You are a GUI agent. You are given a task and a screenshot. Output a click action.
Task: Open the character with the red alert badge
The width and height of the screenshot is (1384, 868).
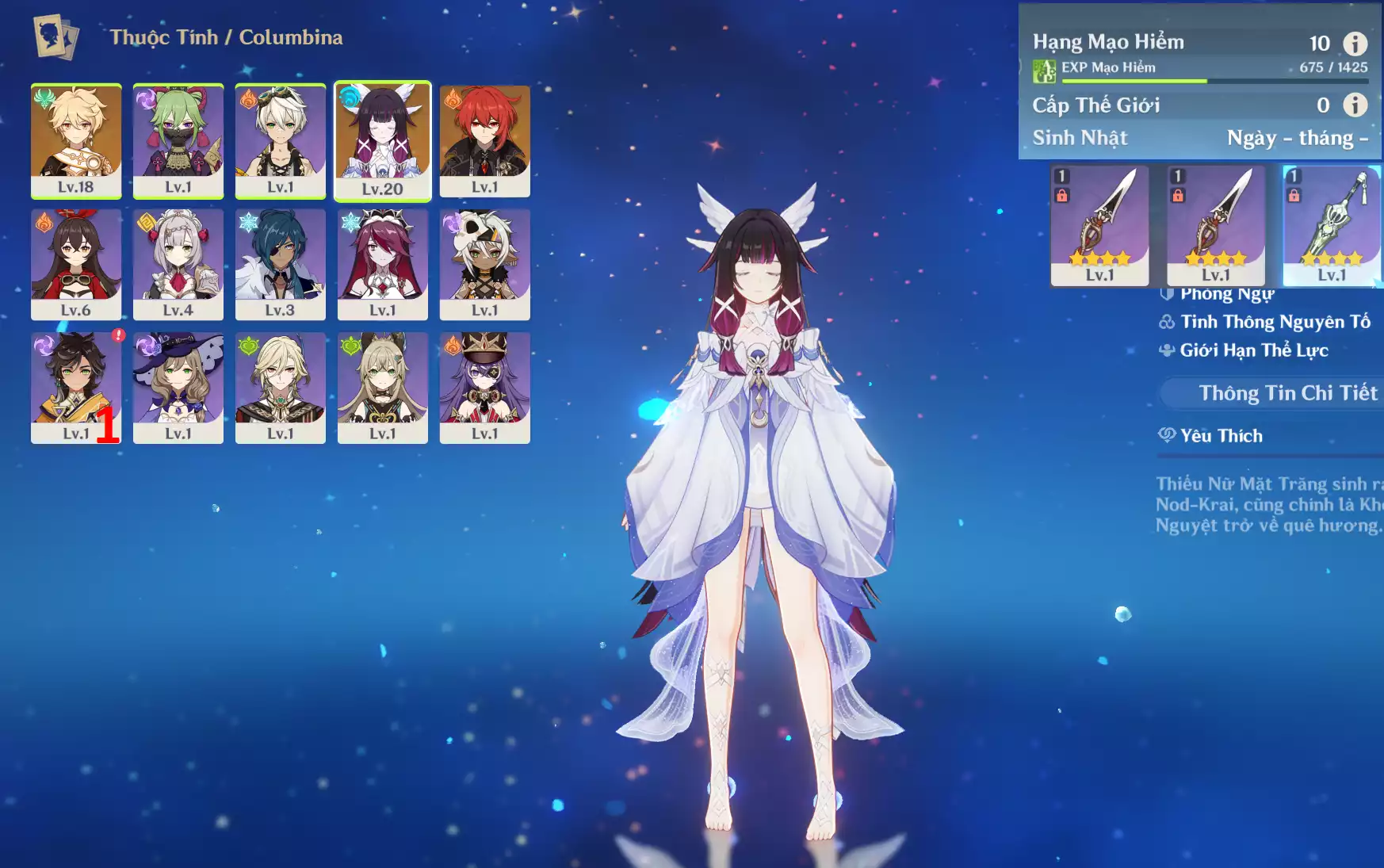coord(76,388)
